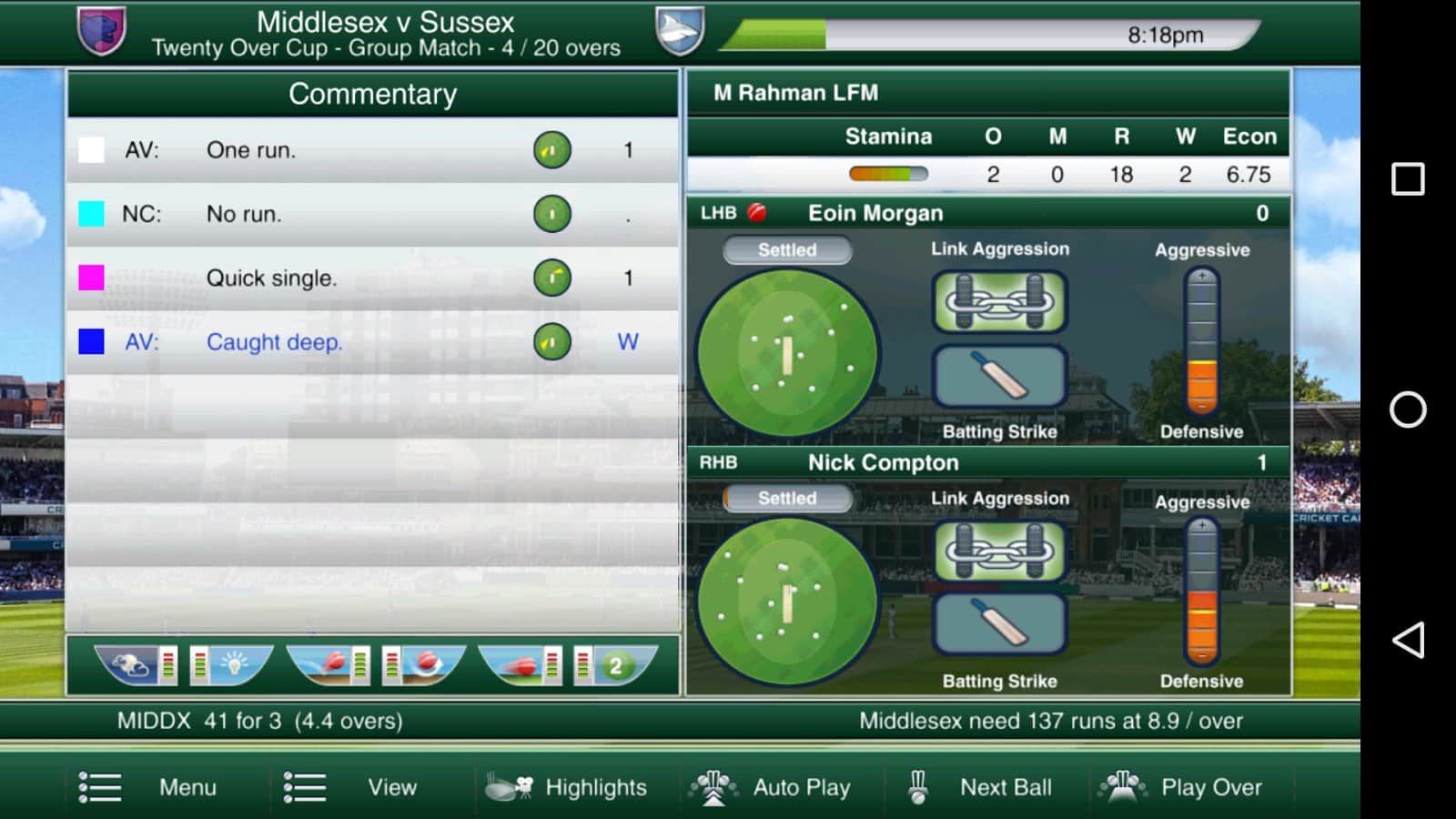The height and width of the screenshot is (819, 1456).
Task: Toggle Eoin Morgan's Link Aggression chain
Action: 1000,301
